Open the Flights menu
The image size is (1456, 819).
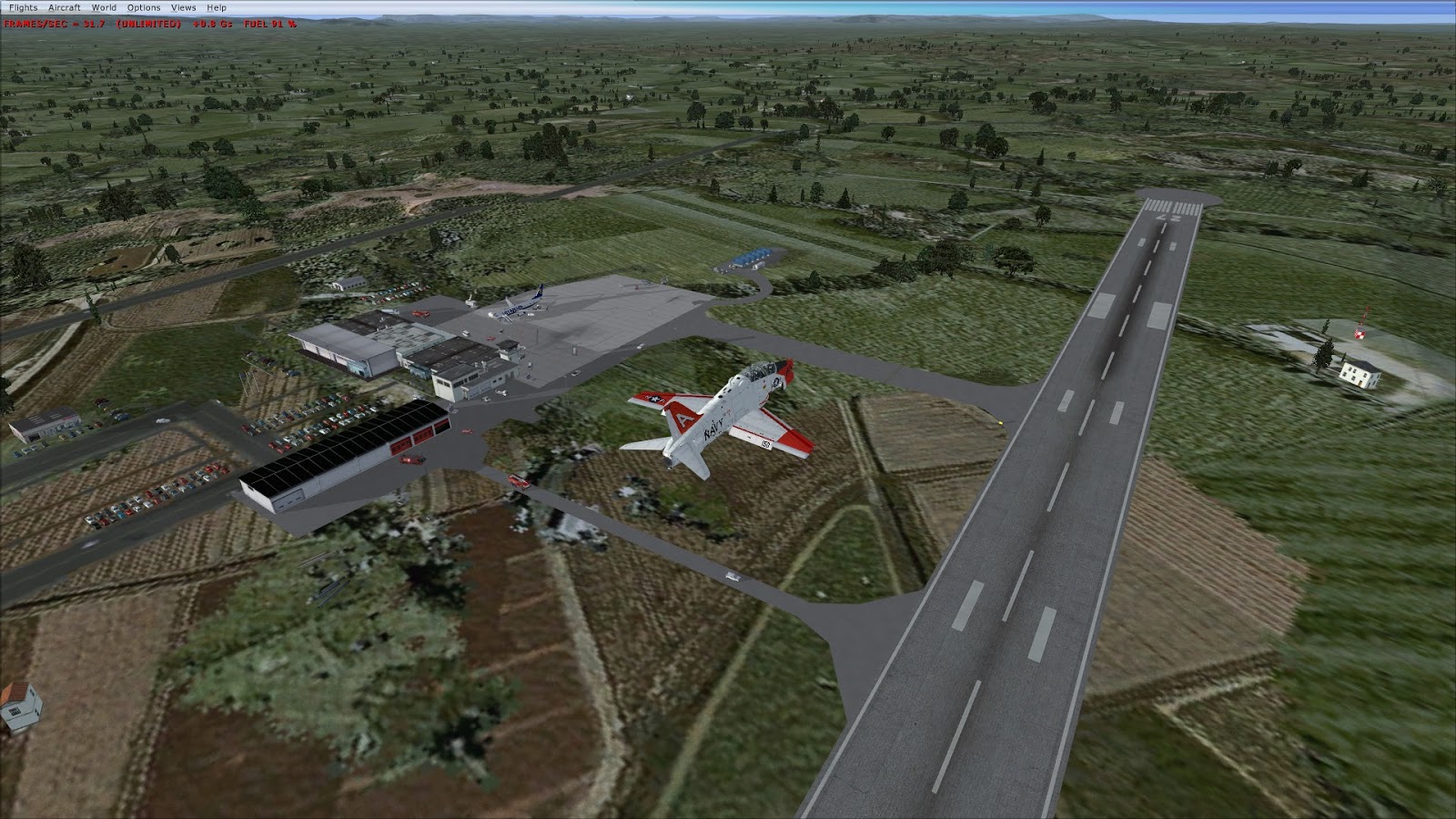pos(25,6)
